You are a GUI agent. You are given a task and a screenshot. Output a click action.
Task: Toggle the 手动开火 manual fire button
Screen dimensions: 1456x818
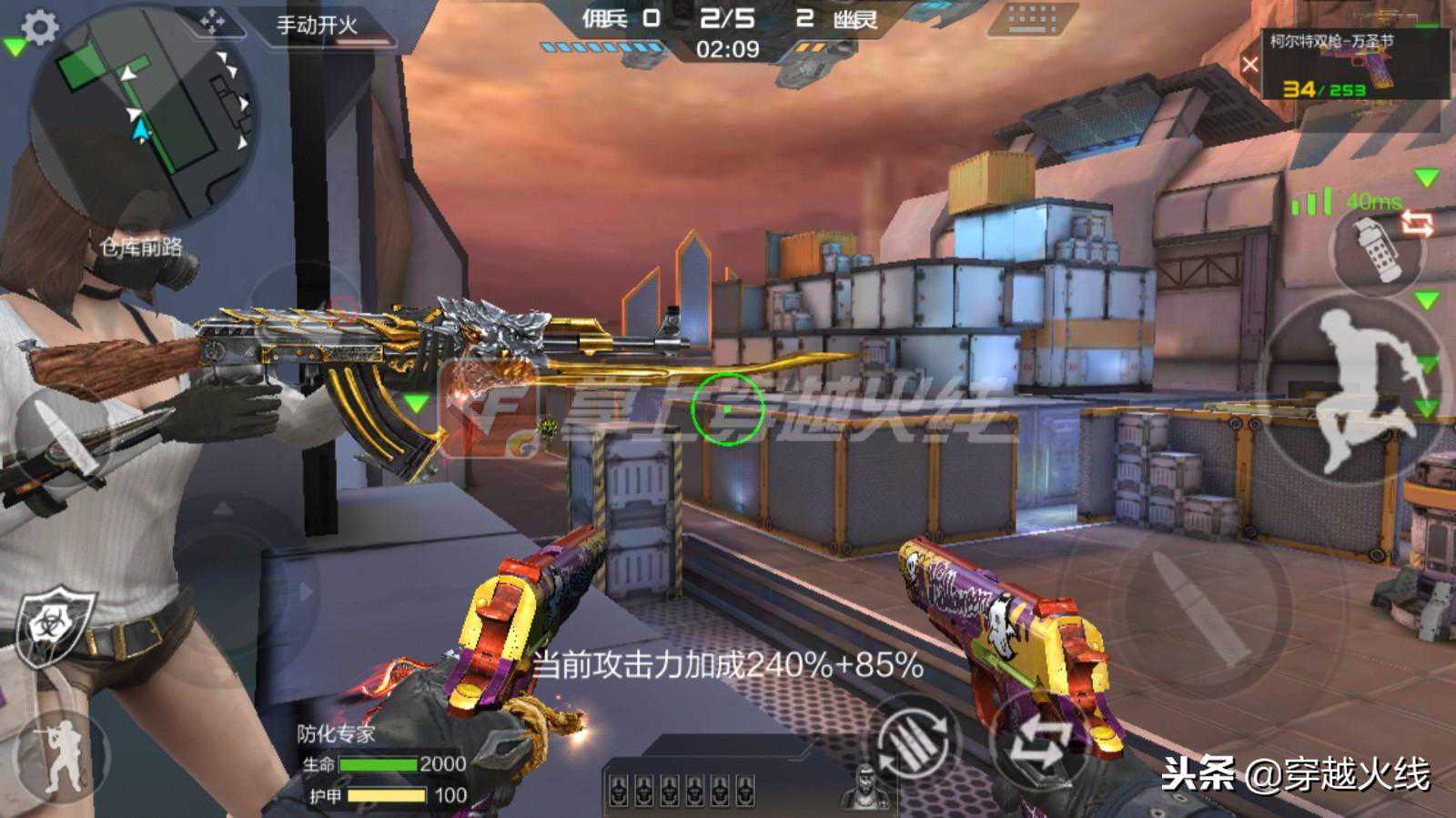(x=317, y=25)
